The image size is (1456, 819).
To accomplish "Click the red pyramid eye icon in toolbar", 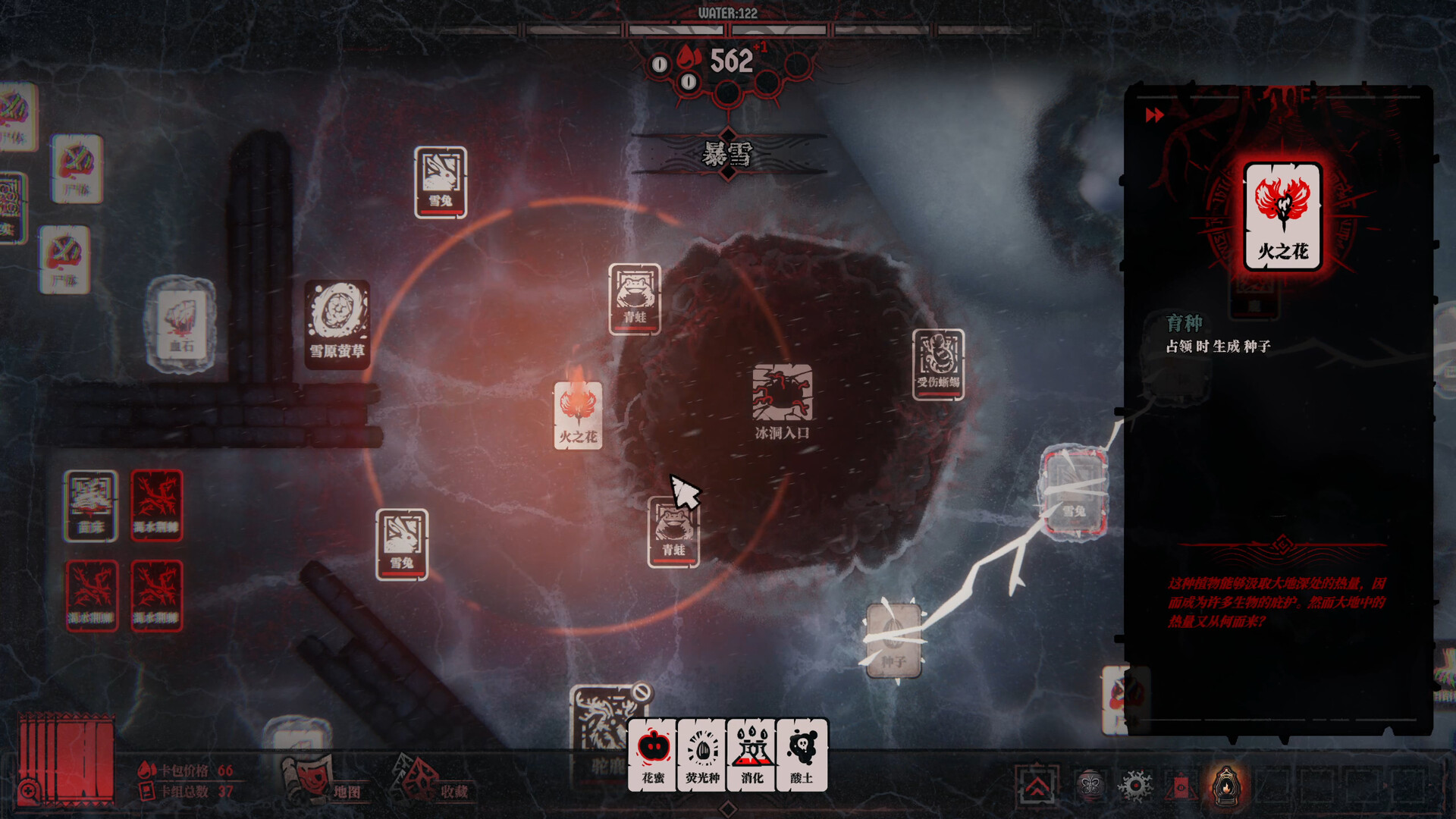I will [1182, 786].
